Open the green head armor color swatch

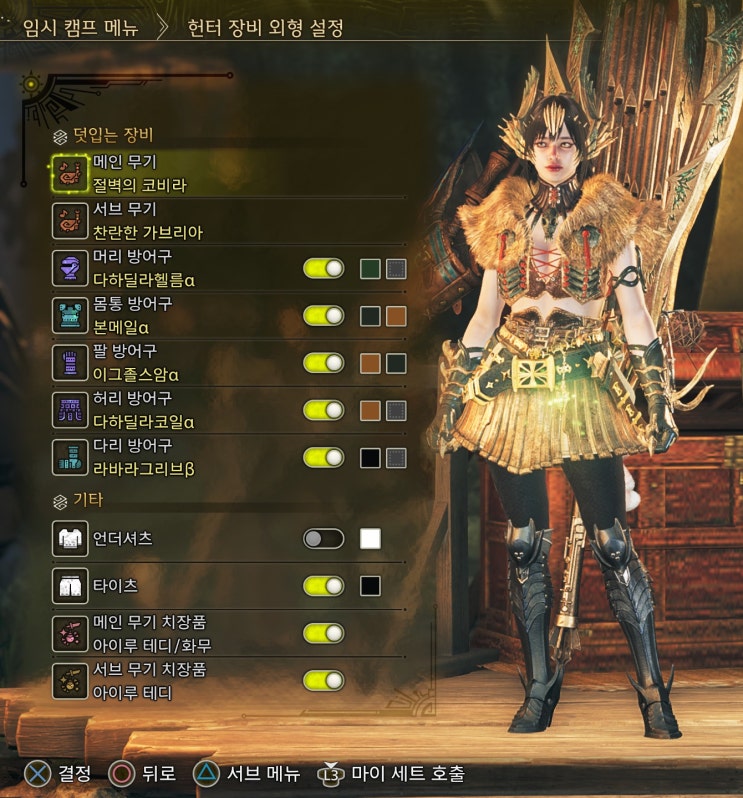pyautogui.click(x=370, y=268)
